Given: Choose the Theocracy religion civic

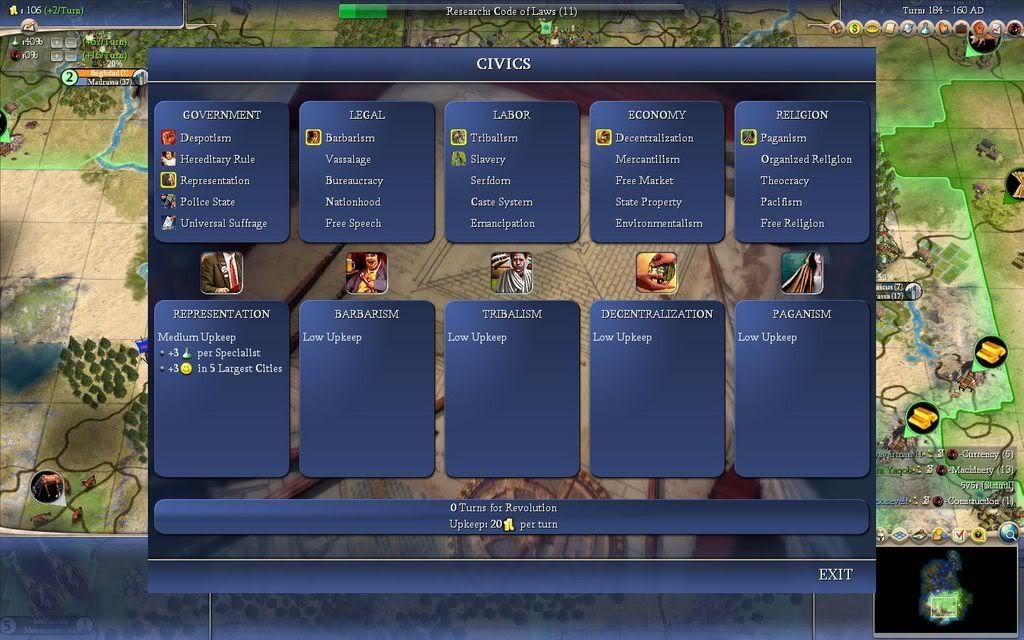Looking at the screenshot, I should coord(784,181).
